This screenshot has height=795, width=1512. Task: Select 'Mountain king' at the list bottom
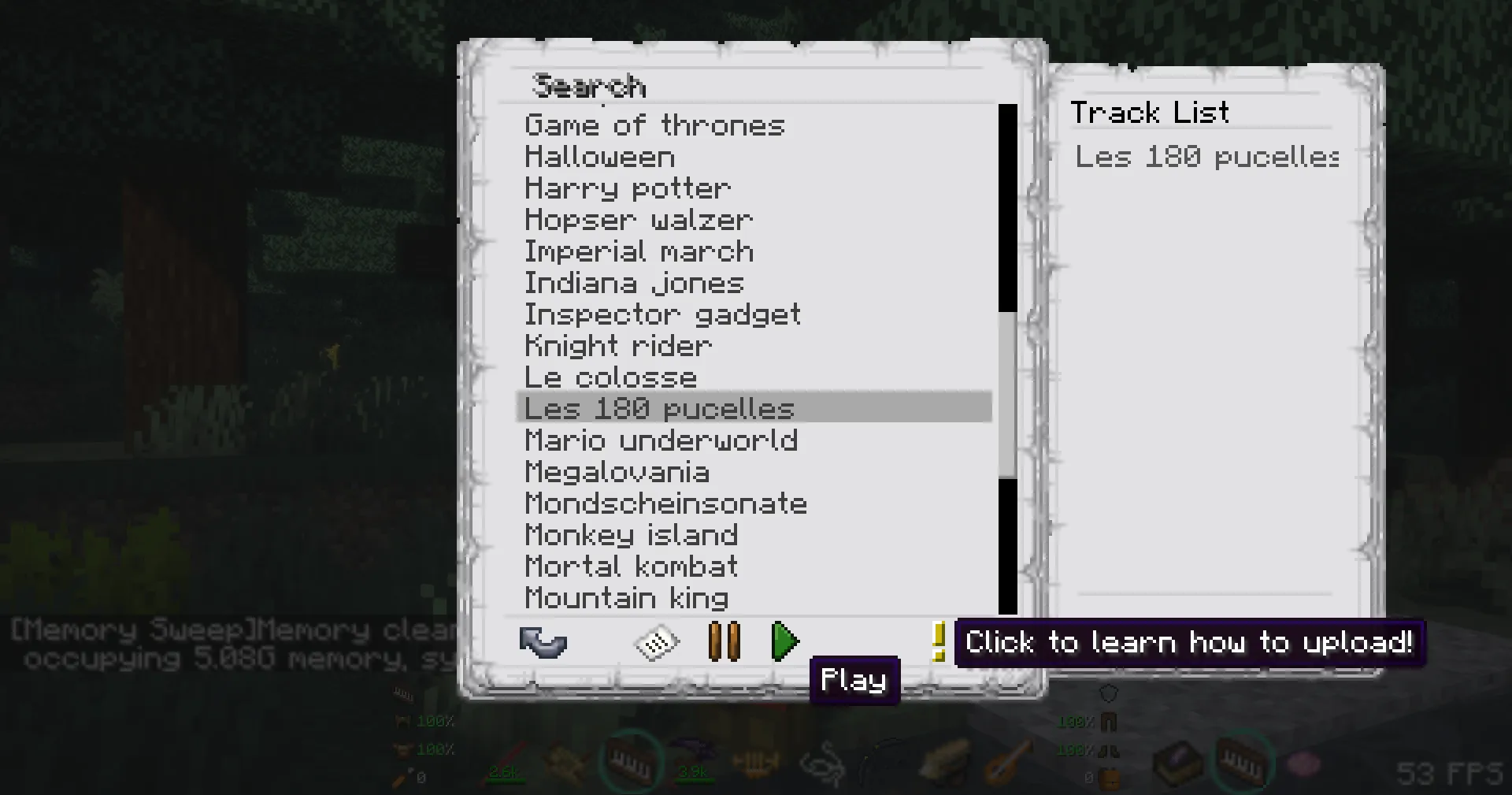coord(626,597)
